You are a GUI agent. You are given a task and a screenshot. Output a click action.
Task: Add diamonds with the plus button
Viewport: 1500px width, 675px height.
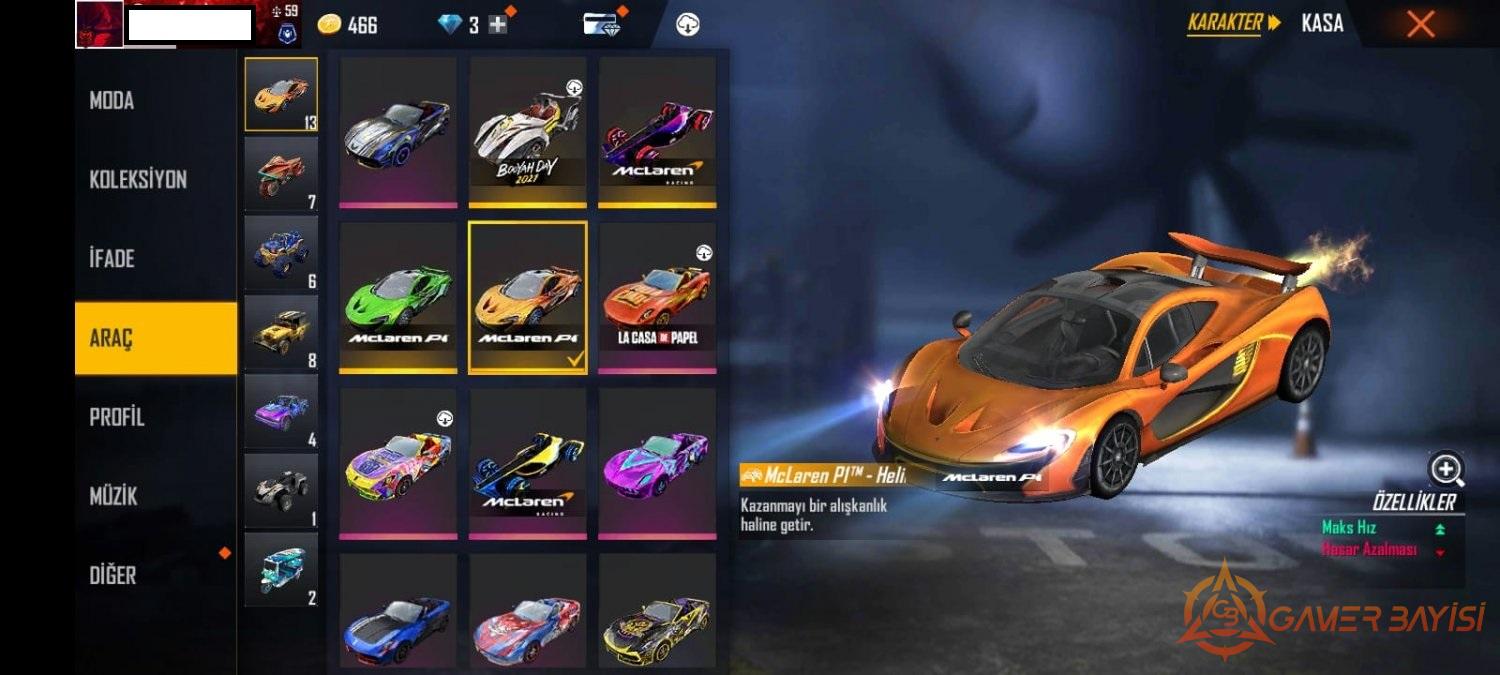click(x=498, y=25)
